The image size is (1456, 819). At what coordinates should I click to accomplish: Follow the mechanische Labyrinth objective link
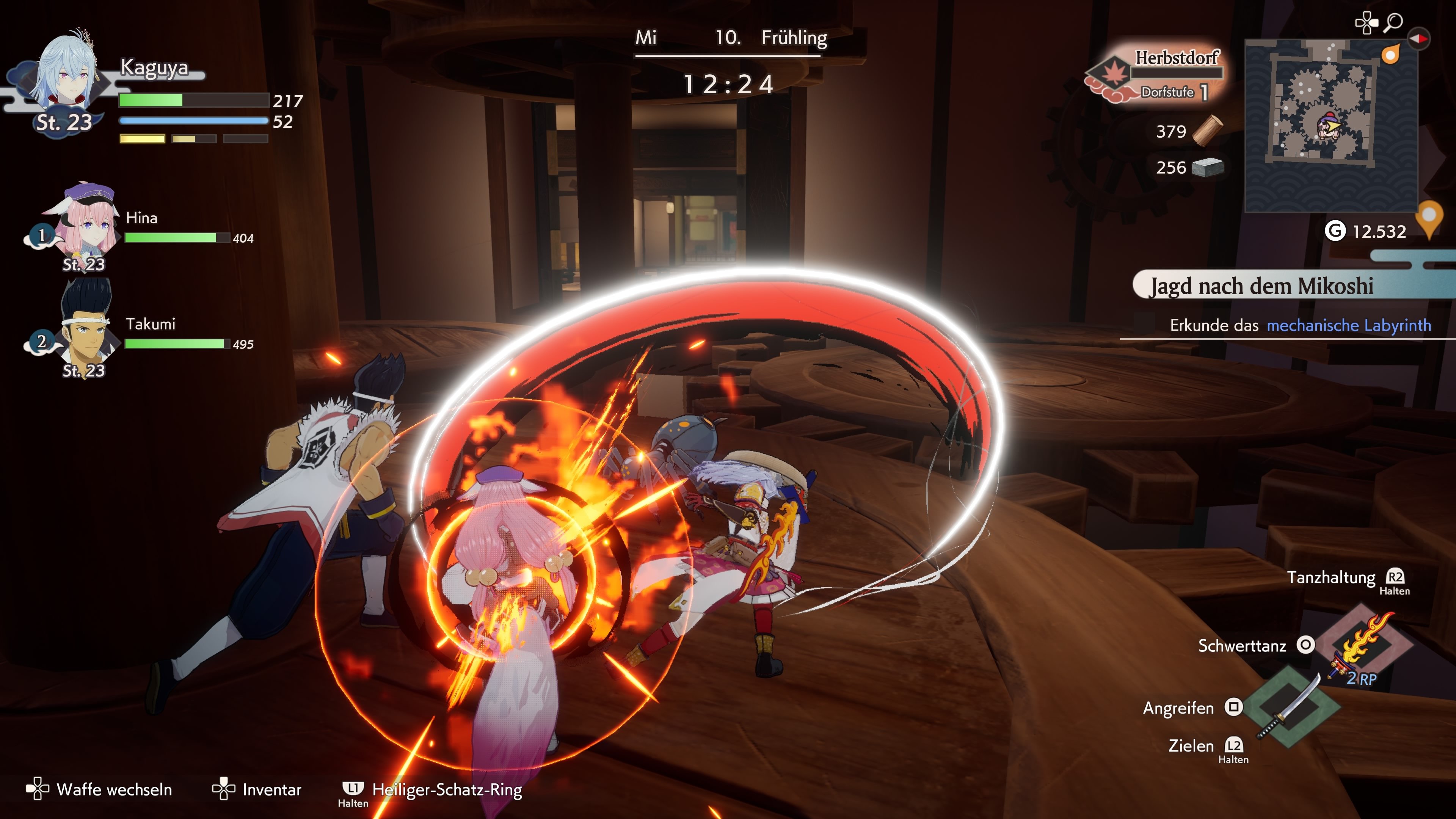[1349, 326]
